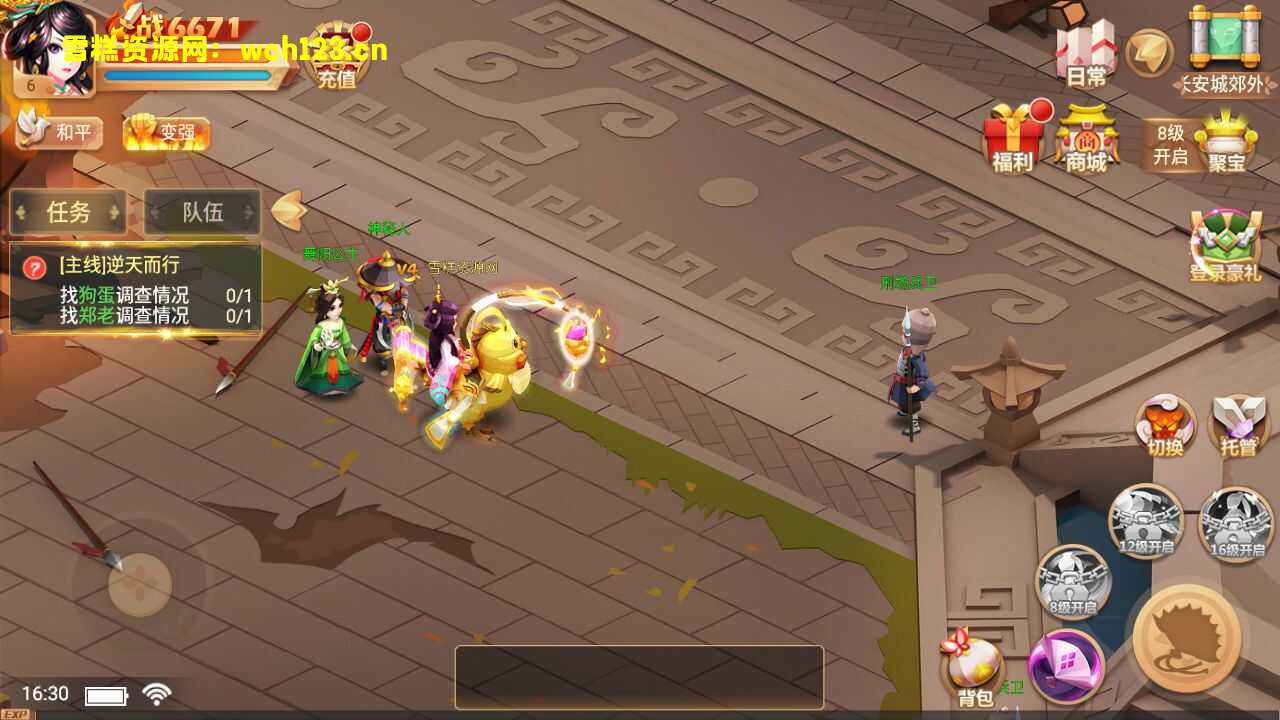This screenshot has height=720, width=1280.
Task: Tap the 切换 switch target button
Action: click(x=1165, y=425)
